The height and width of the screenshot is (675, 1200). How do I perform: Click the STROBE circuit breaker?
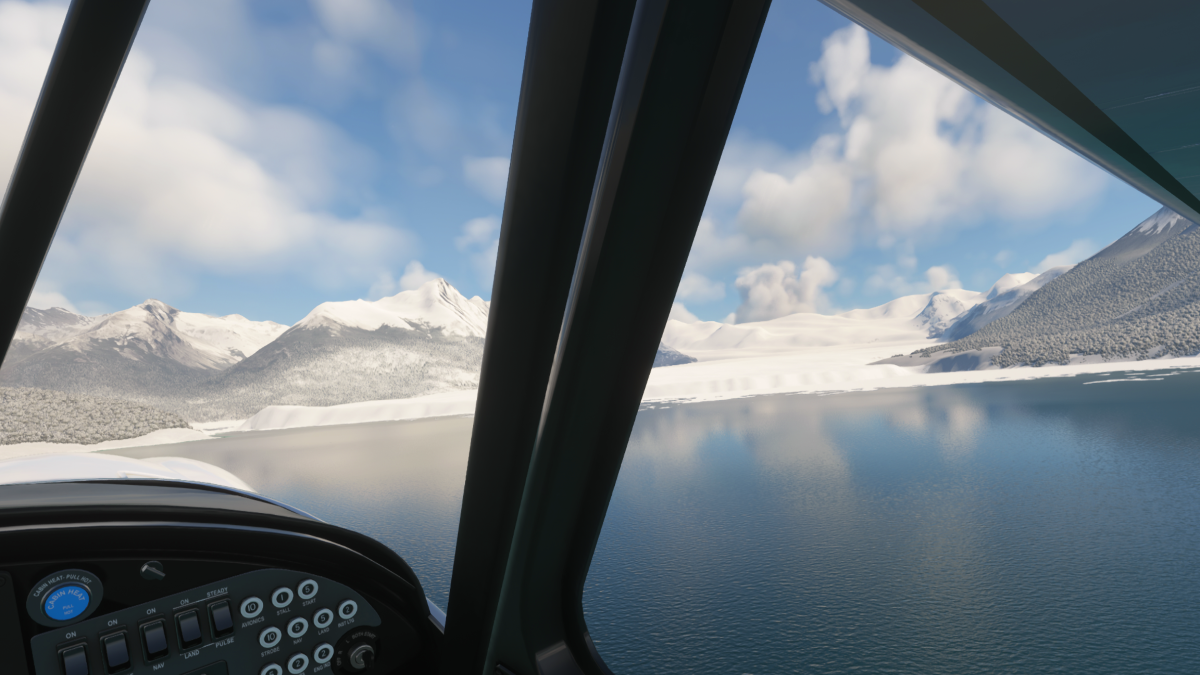tap(270, 637)
